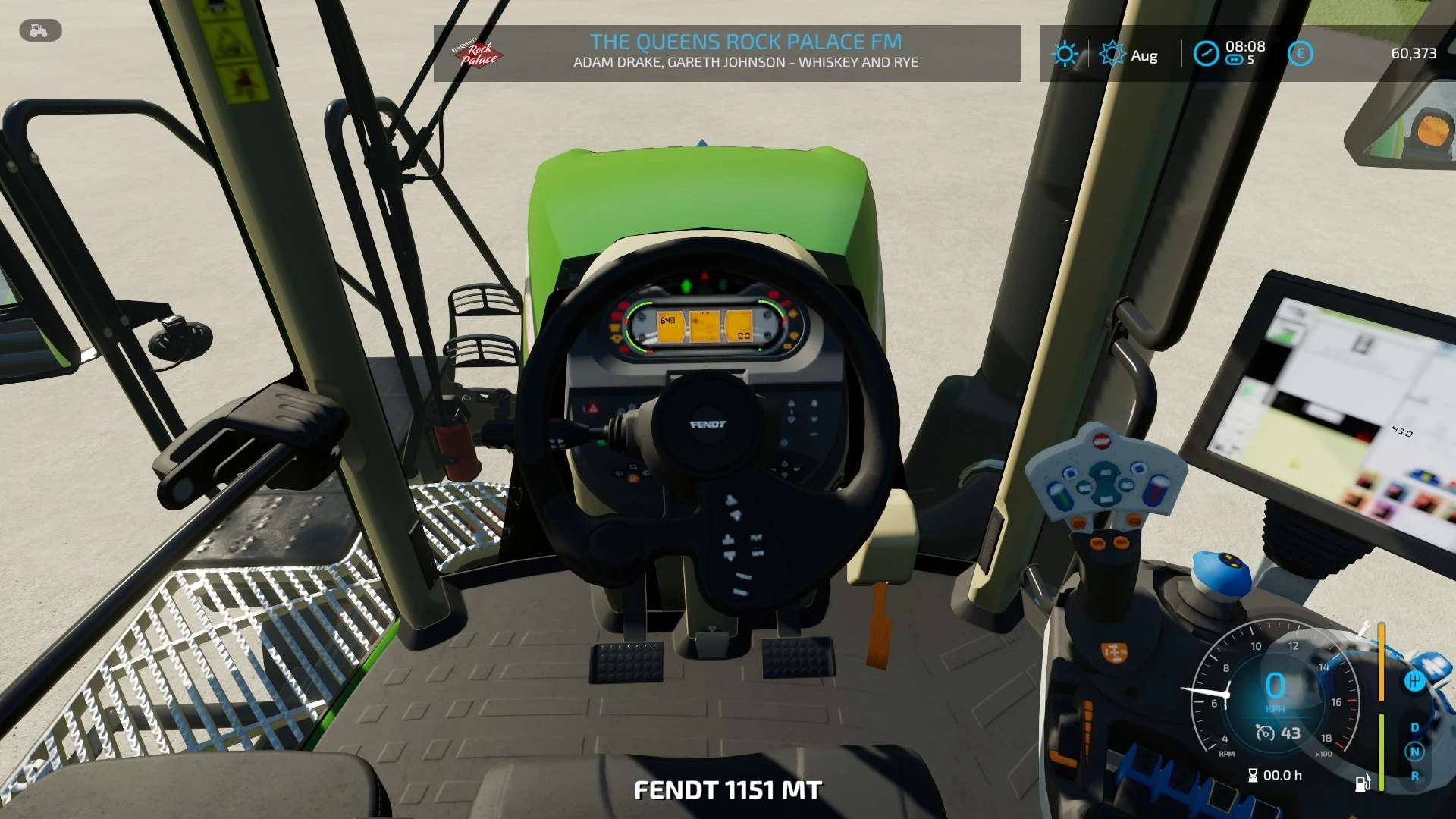The image size is (1456, 819).
Task: Click the fuel pump icon
Action: point(1363,782)
